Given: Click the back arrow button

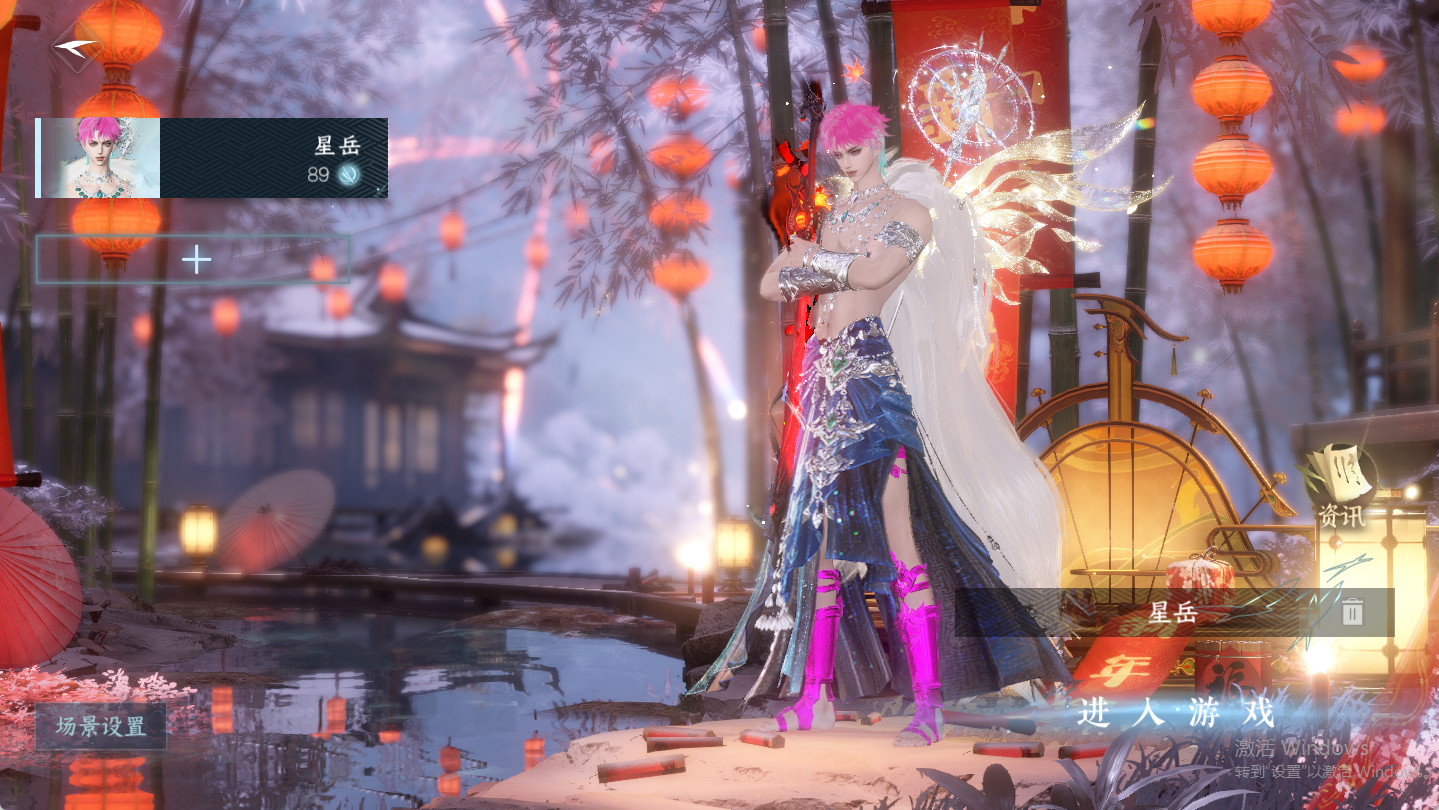Looking at the screenshot, I should pyautogui.click(x=75, y=46).
